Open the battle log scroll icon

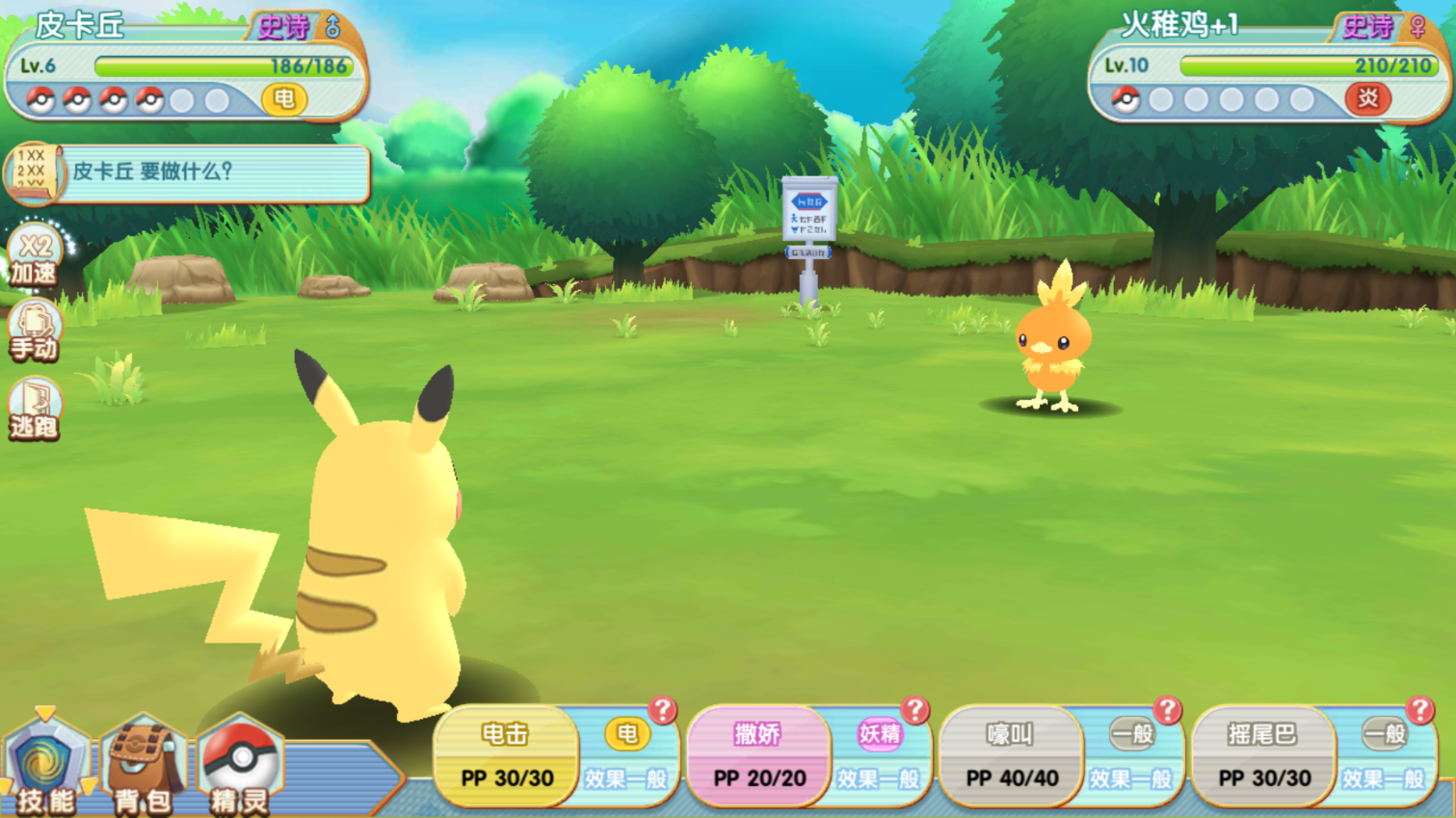click(33, 172)
